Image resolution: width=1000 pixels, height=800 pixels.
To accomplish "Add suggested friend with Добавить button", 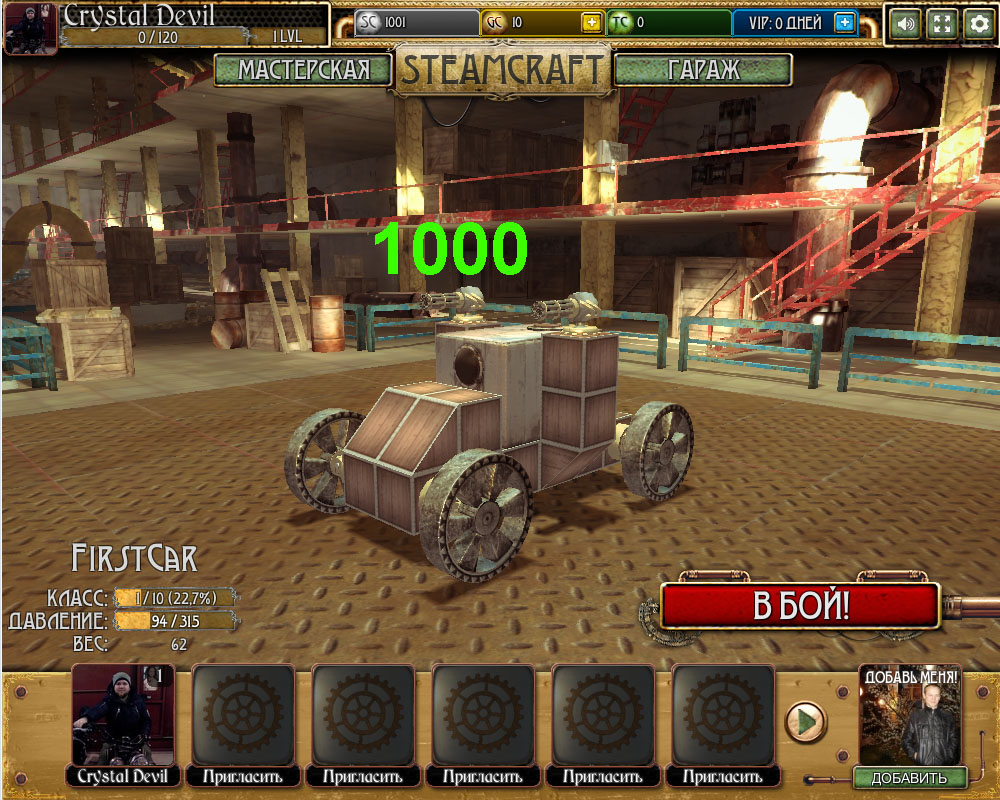I will (x=909, y=778).
